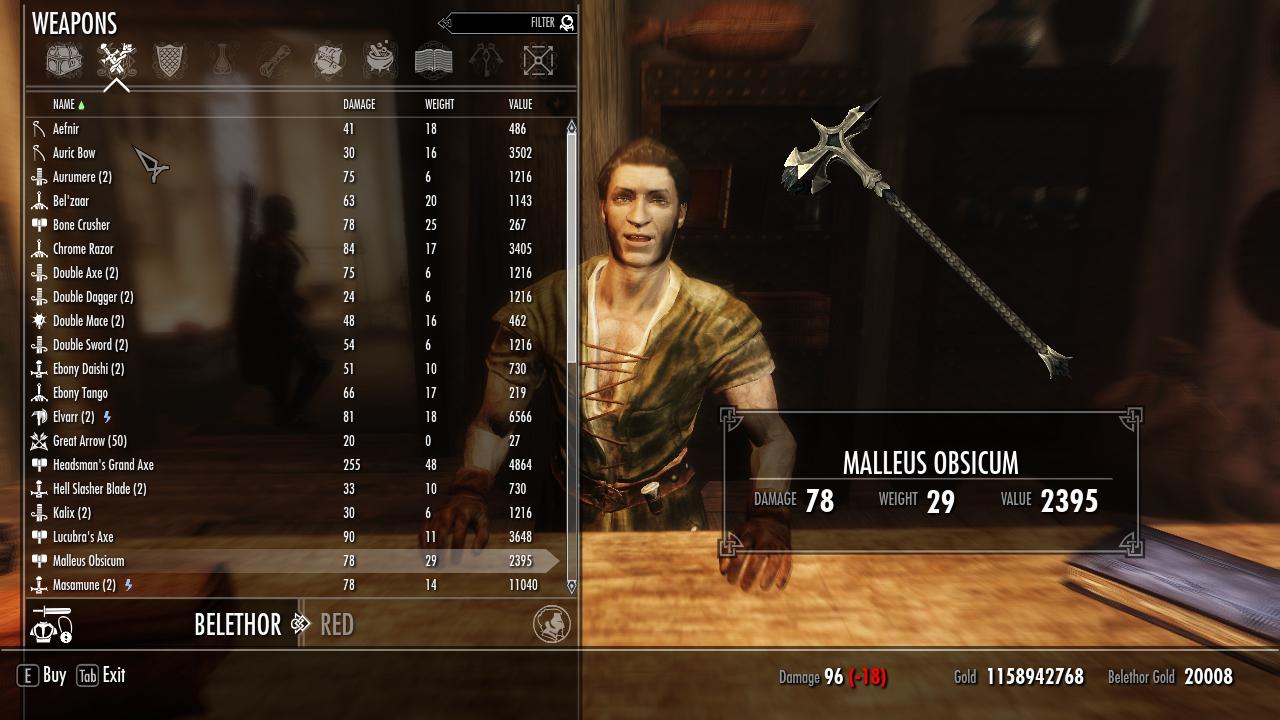The width and height of the screenshot is (1280, 720).
Task: Show the all-items chest category
Action: pos(64,61)
